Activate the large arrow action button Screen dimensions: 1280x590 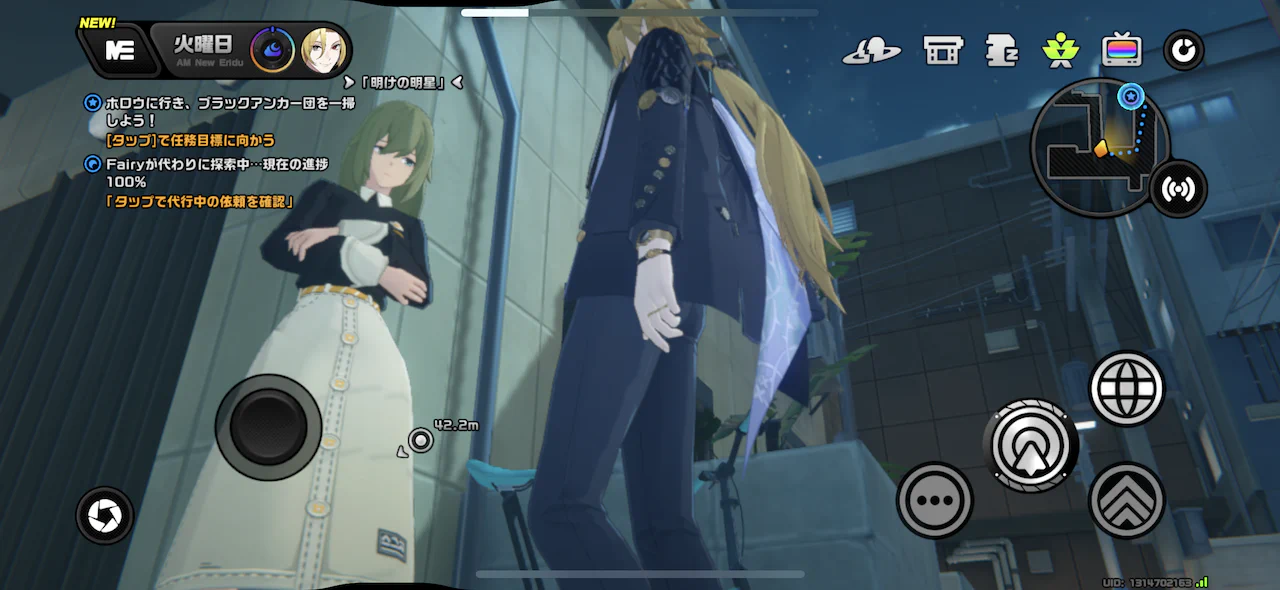point(1030,445)
